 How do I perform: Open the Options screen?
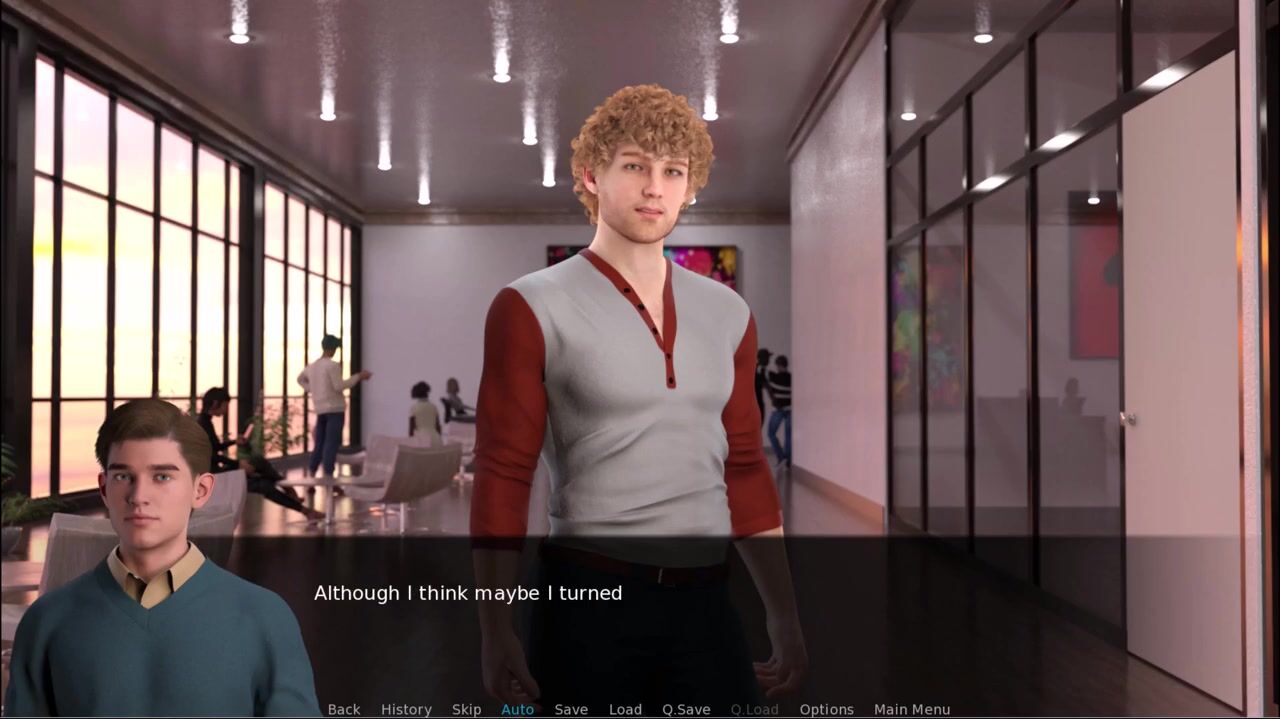pos(826,709)
